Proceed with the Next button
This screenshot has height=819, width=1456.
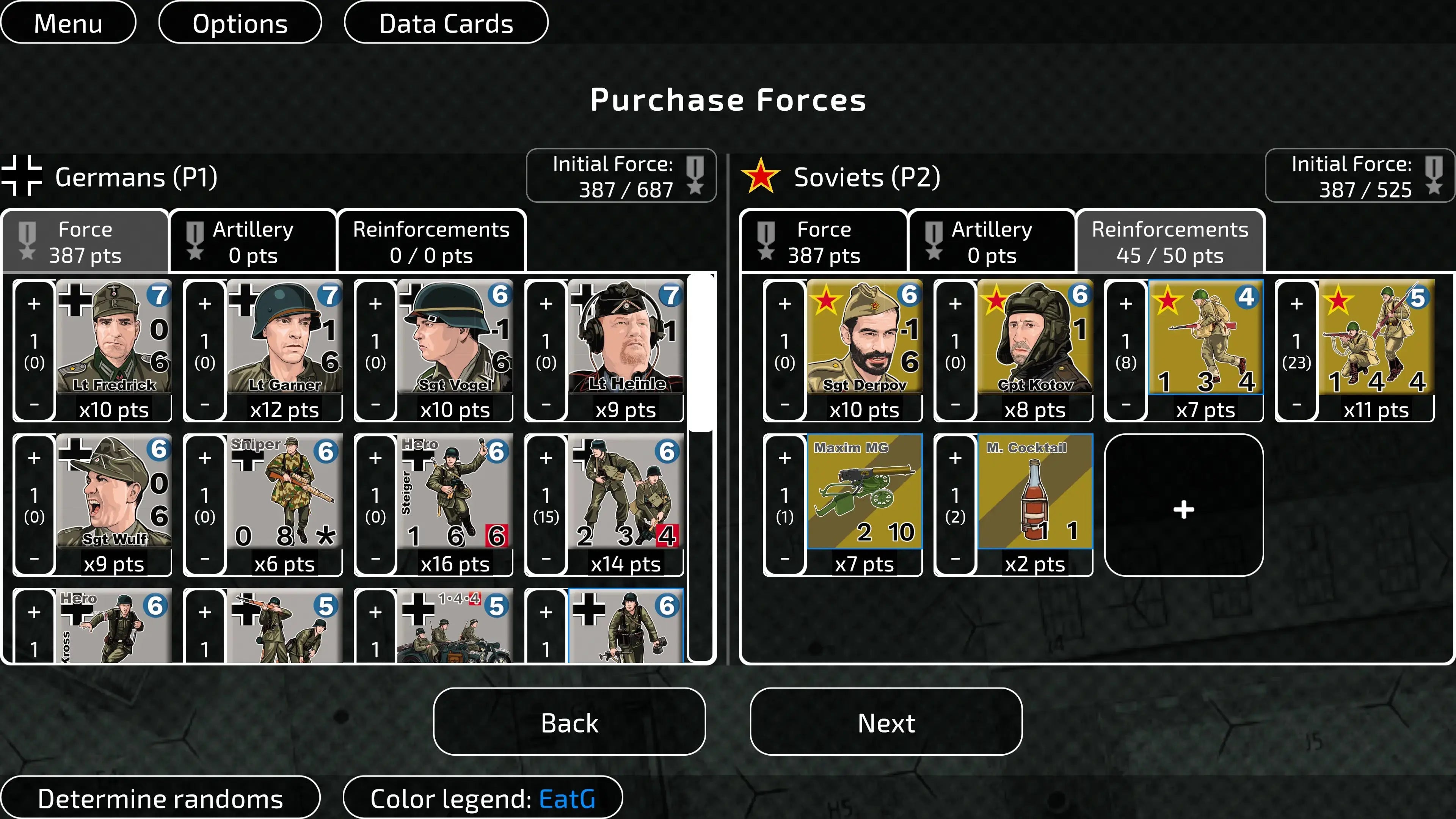coord(886,722)
